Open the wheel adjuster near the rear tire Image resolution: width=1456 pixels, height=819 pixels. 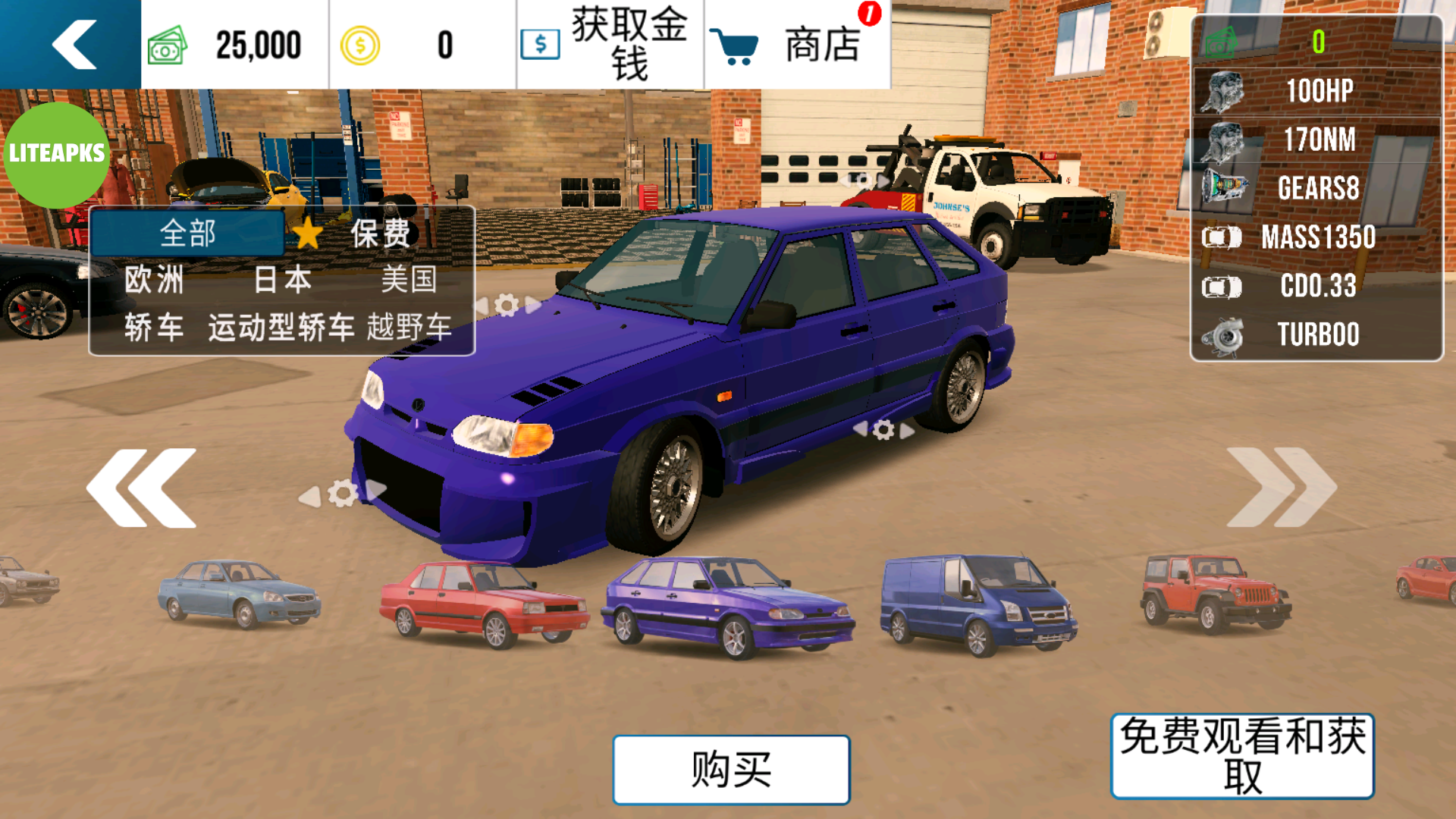click(x=883, y=428)
